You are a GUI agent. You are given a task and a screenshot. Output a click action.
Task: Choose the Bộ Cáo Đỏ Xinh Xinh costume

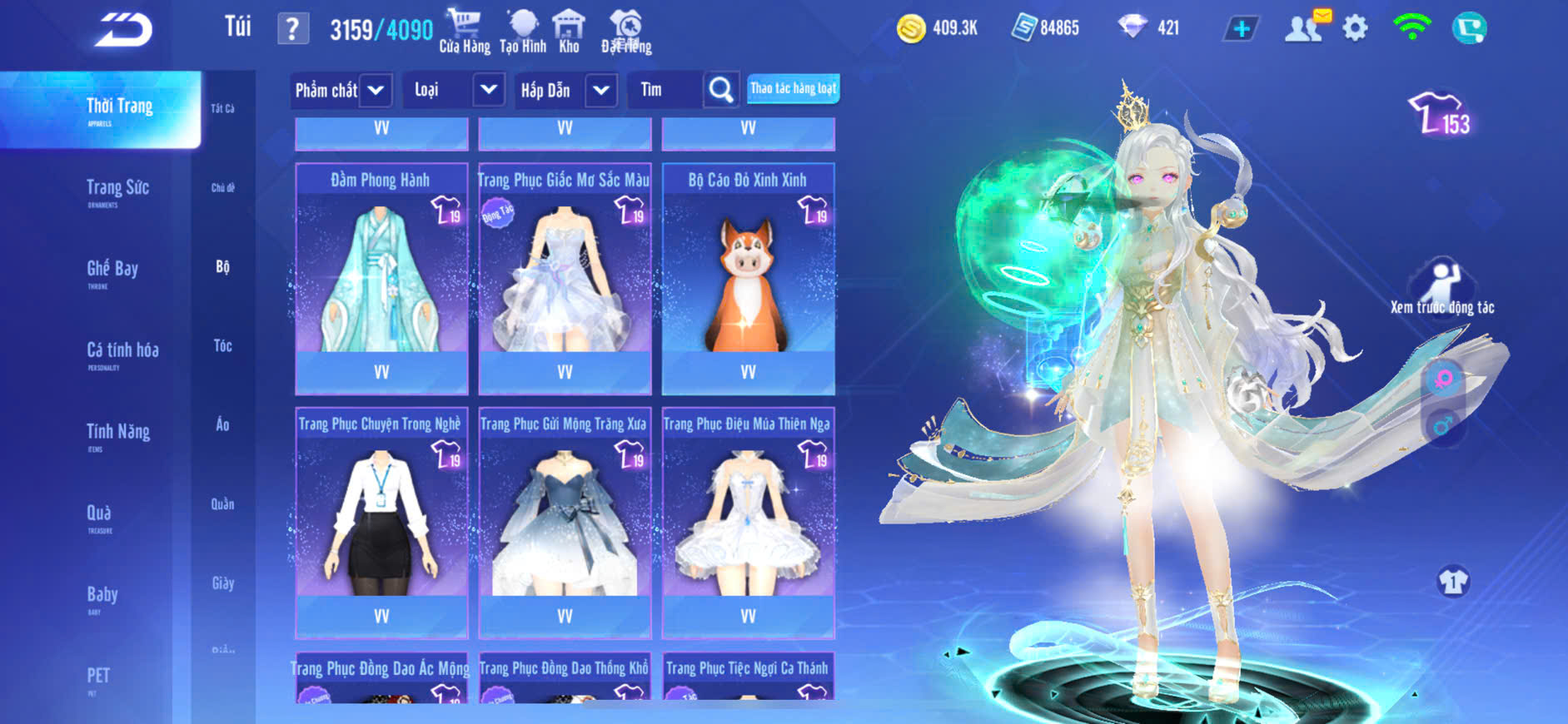(x=748, y=278)
